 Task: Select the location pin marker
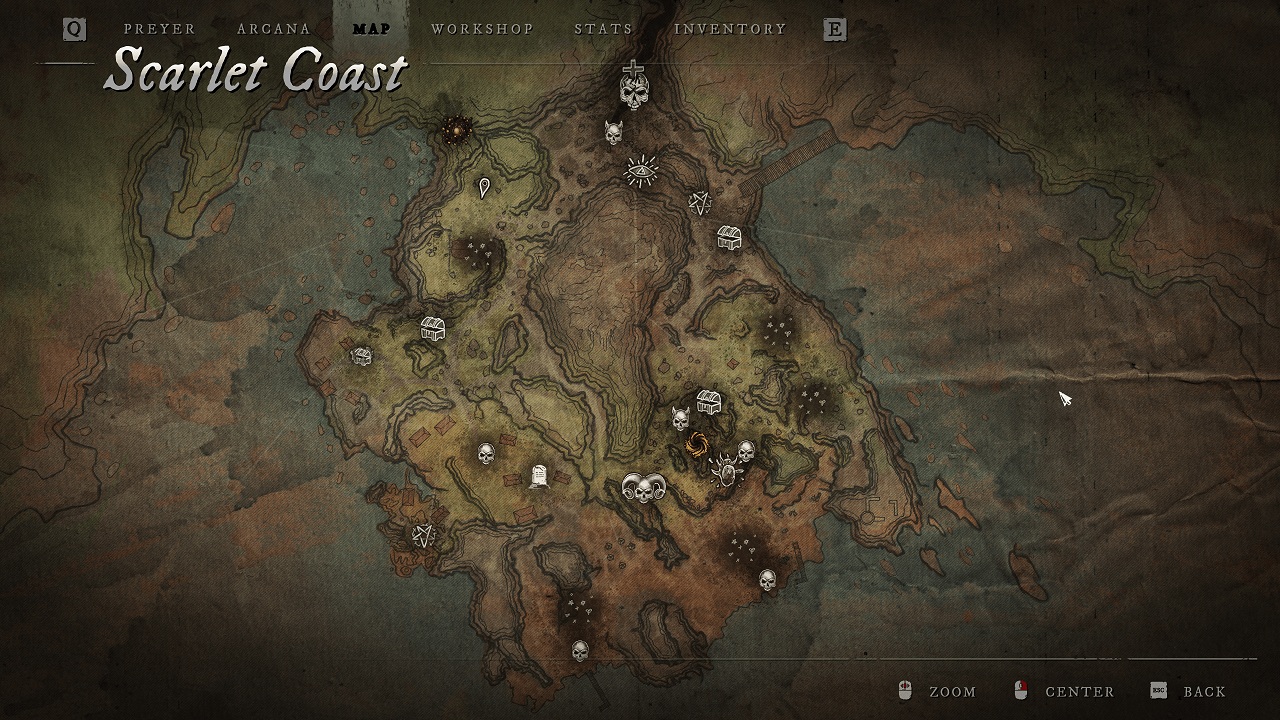pos(485,187)
